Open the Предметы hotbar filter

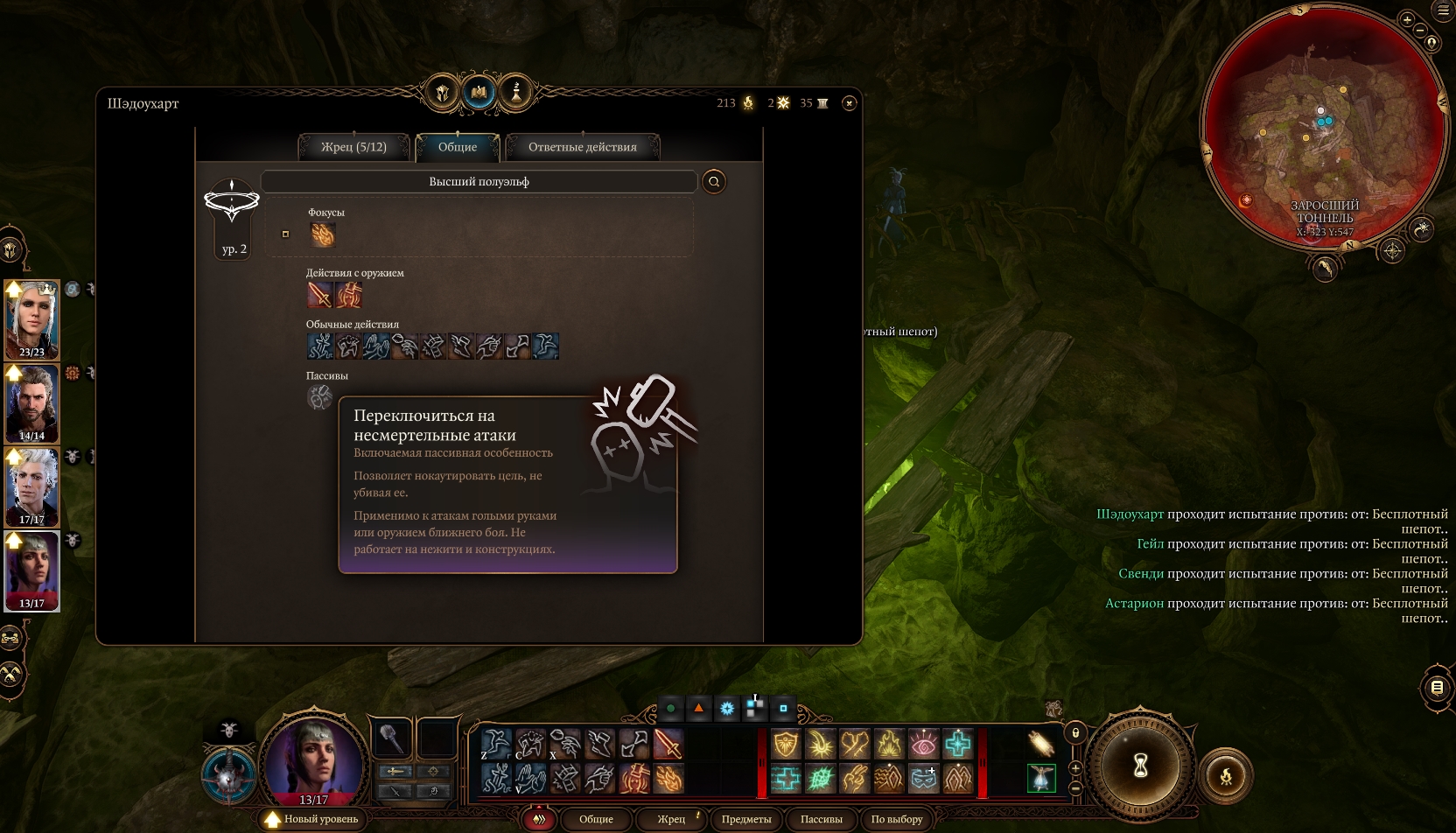click(x=746, y=819)
